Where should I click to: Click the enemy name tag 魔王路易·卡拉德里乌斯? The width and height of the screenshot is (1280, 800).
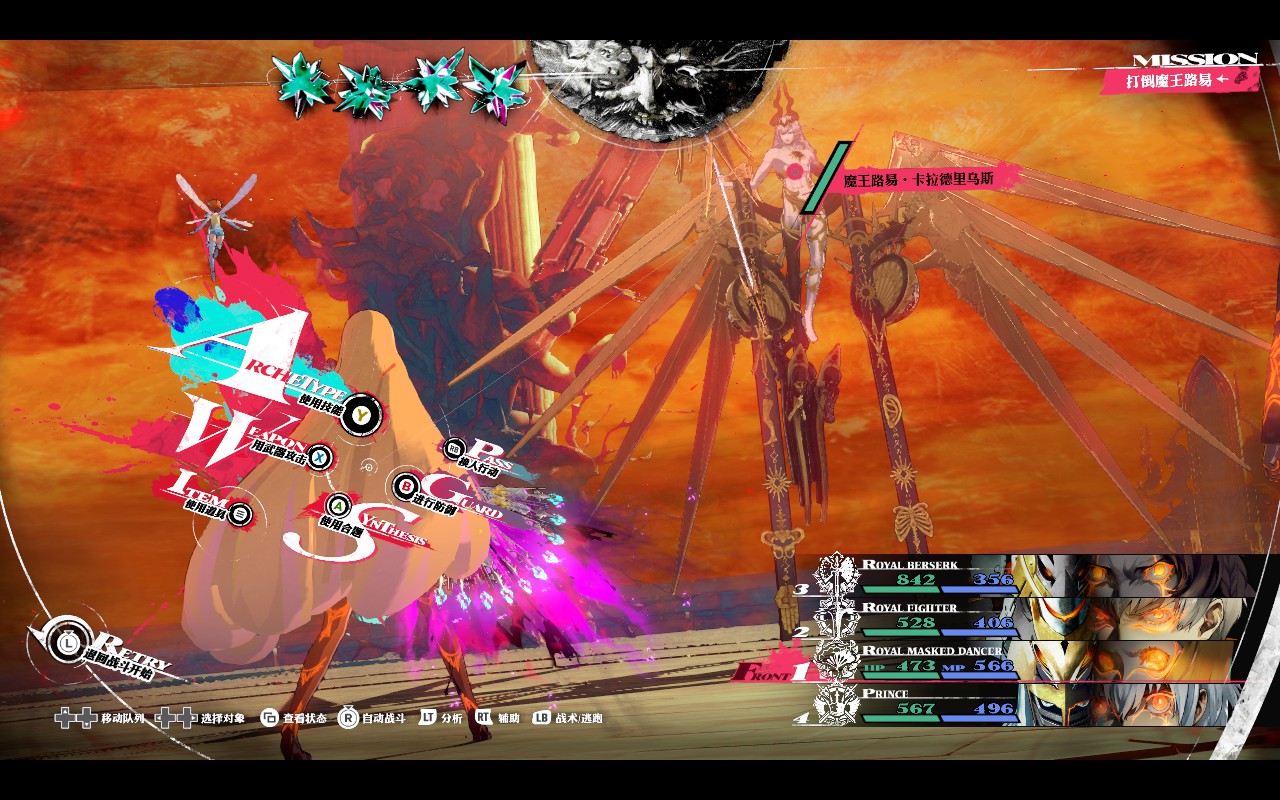(918, 179)
